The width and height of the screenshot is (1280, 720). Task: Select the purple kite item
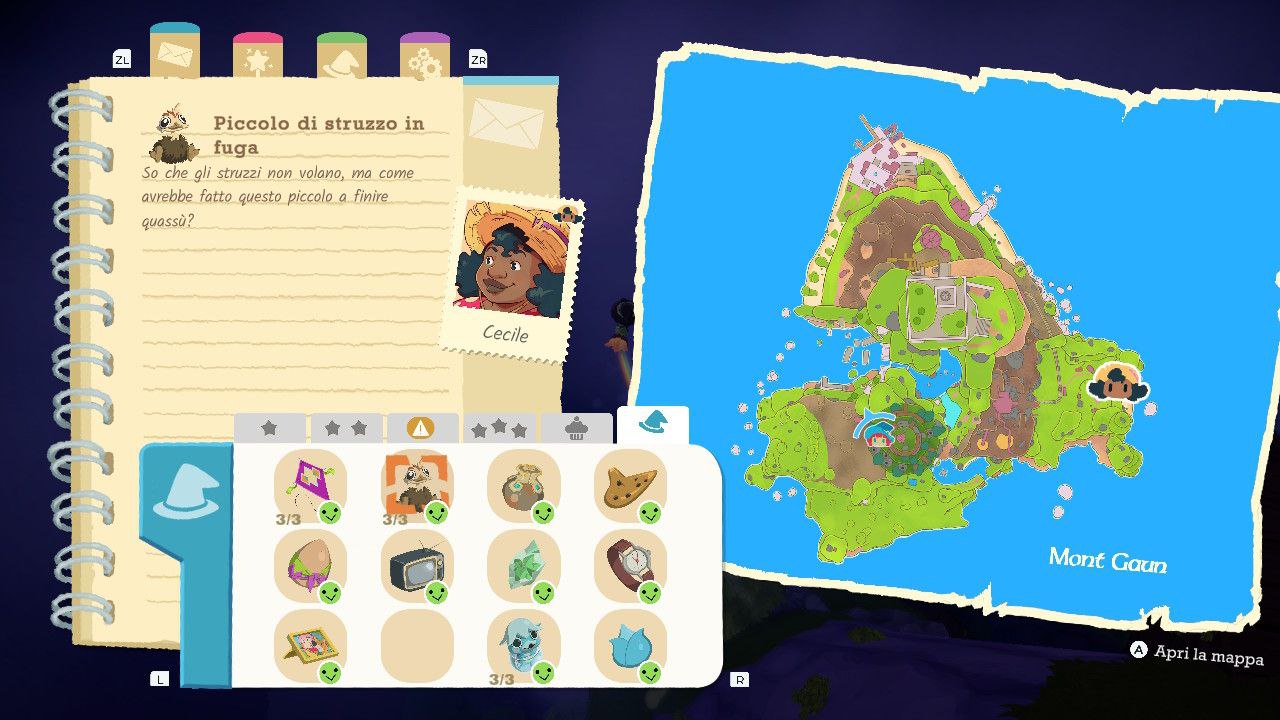pos(310,485)
